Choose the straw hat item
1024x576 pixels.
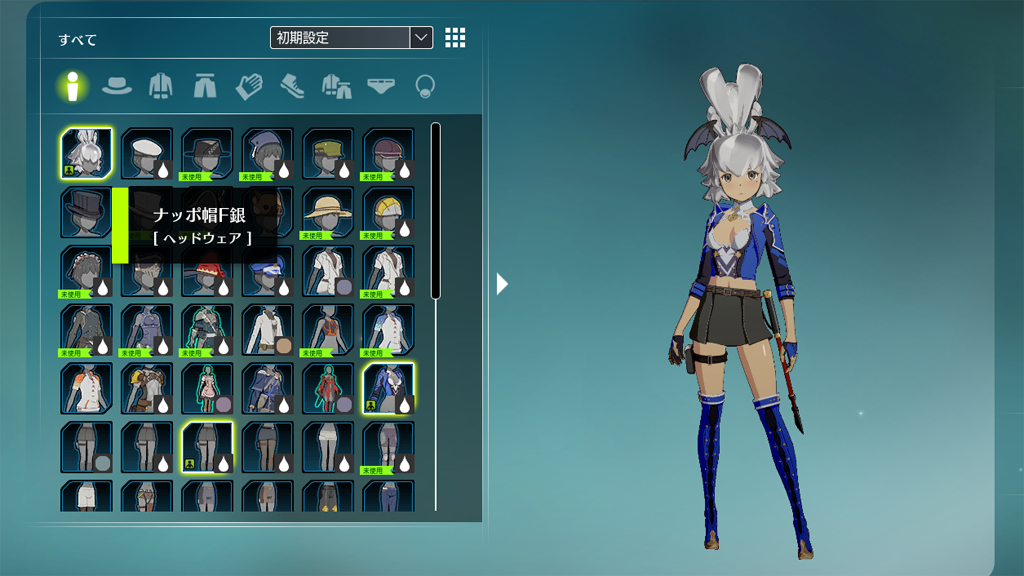pyautogui.click(x=327, y=212)
